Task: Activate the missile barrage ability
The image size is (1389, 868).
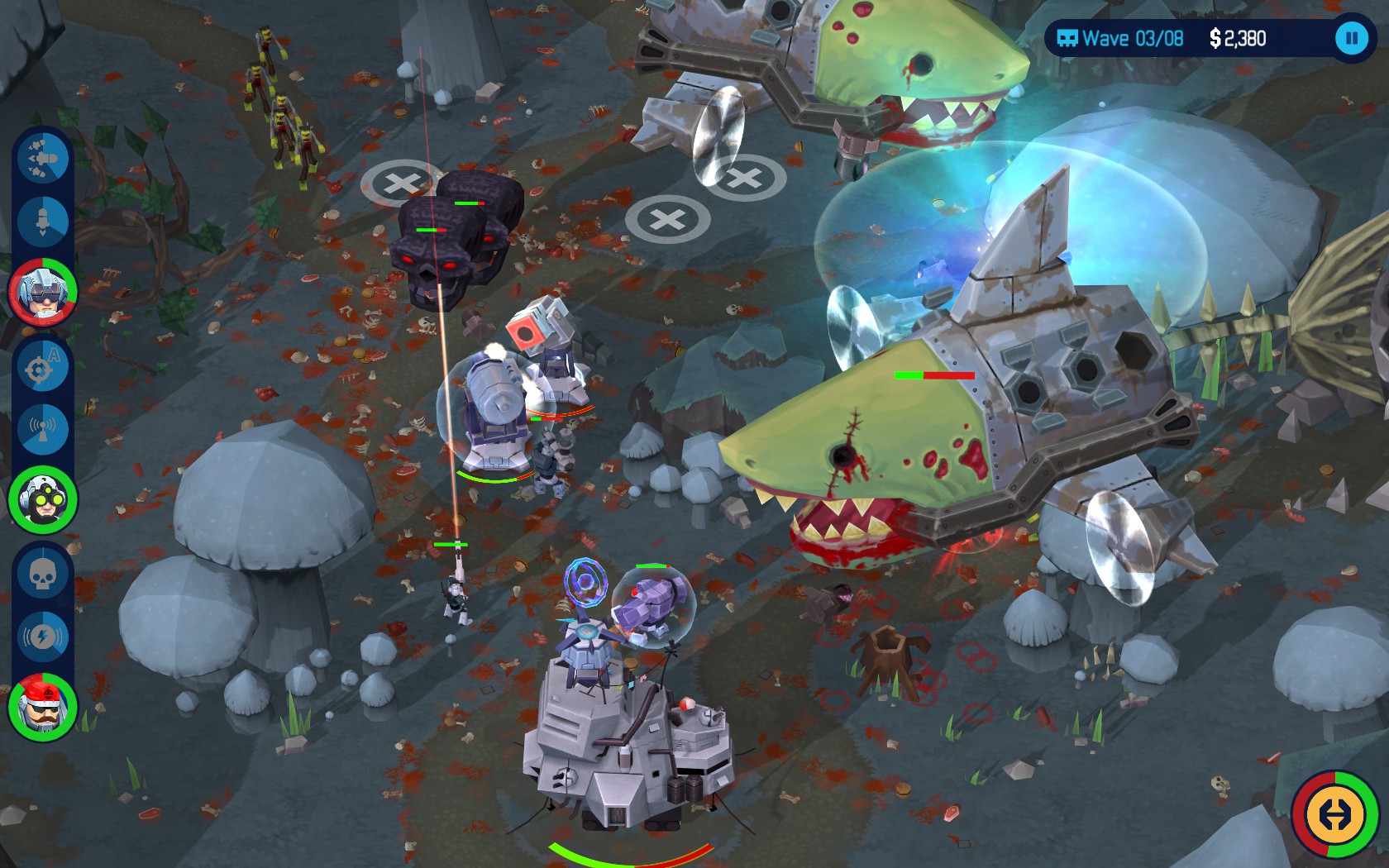Action: [x=43, y=159]
